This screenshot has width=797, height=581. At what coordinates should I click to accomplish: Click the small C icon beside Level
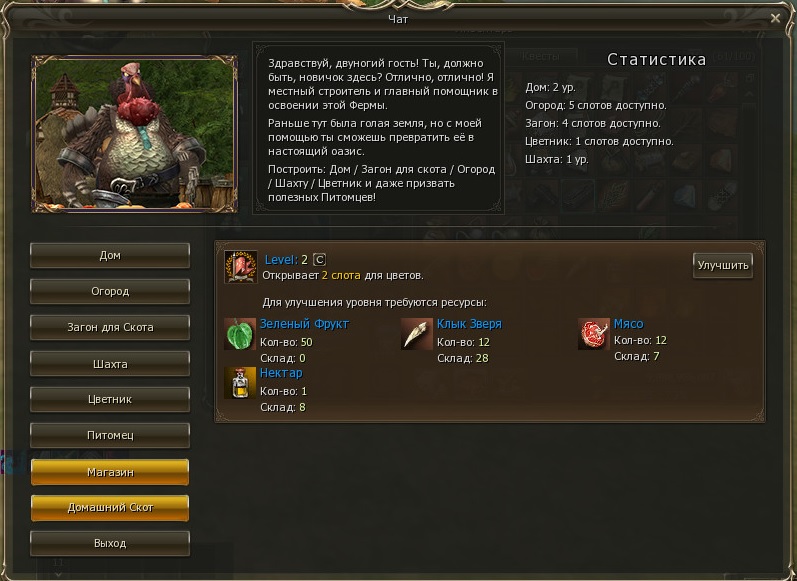pos(320,260)
